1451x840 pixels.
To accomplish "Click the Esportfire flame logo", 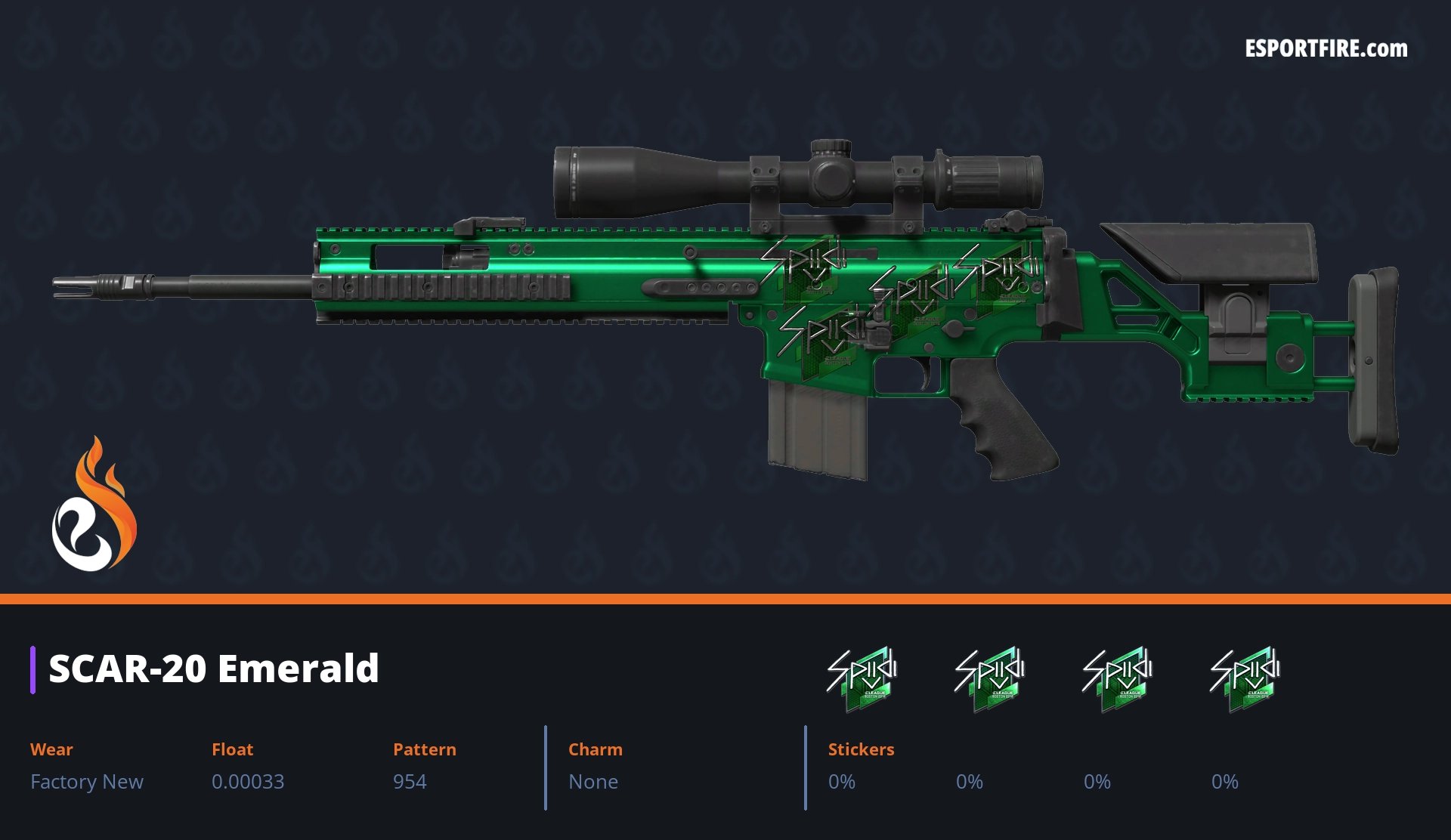I will point(94,506).
